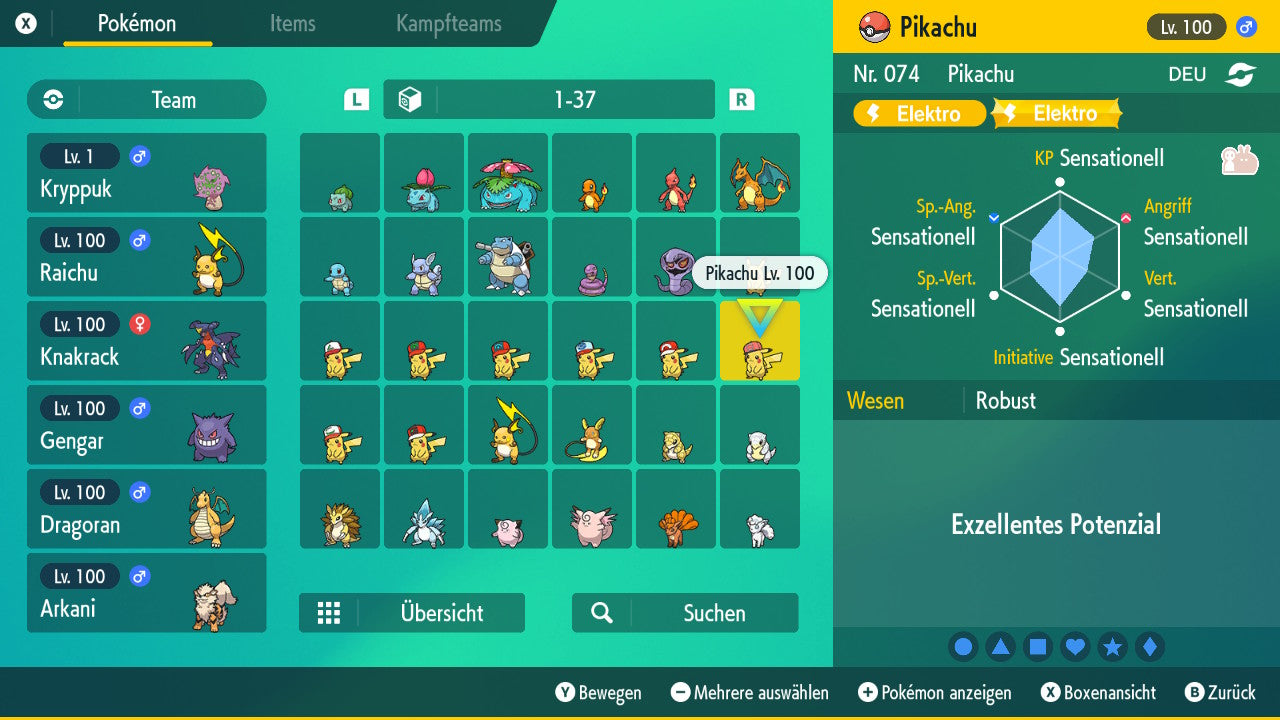Select the yellow Elektro type badge
Screen dimensions: 1280x720
pos(917,113)
